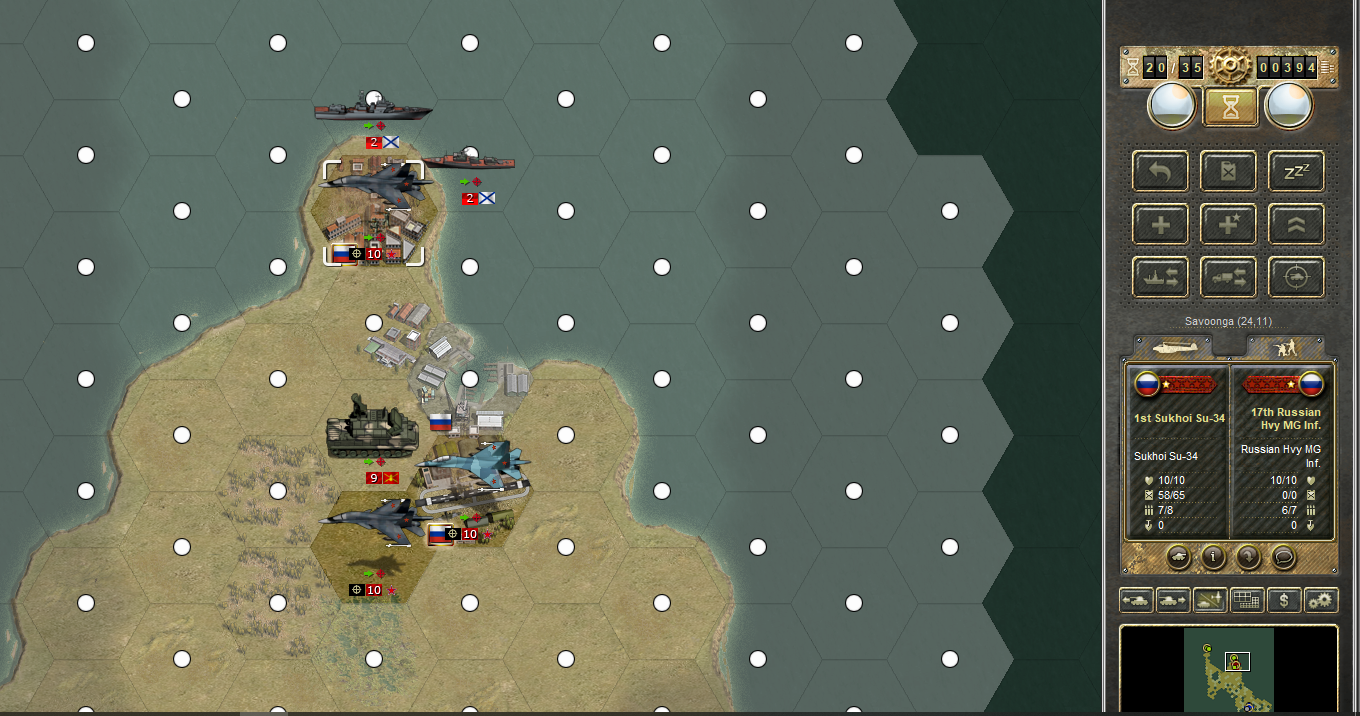
Task: Select the next unit with the right-arrow tank
Action: coord(1172,601)
